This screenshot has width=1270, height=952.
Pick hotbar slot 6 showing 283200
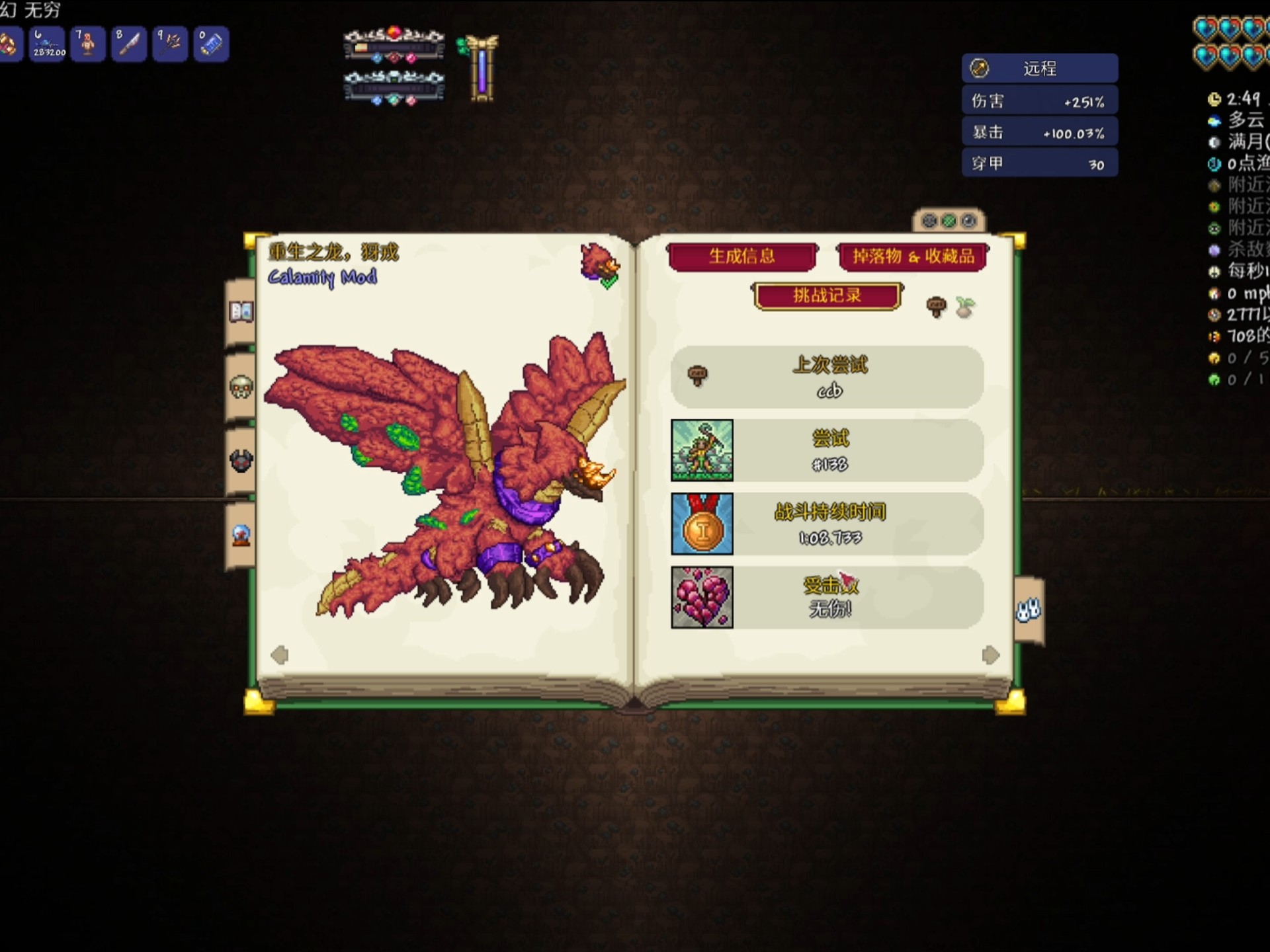[x=48, y=44]
